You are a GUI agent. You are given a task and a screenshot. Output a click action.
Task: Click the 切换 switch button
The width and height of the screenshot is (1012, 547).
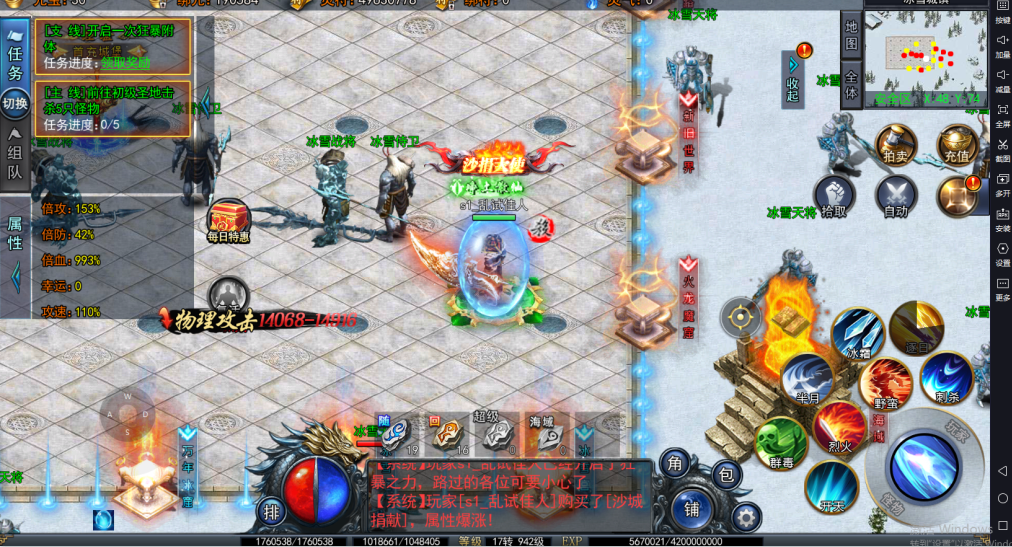15,102
